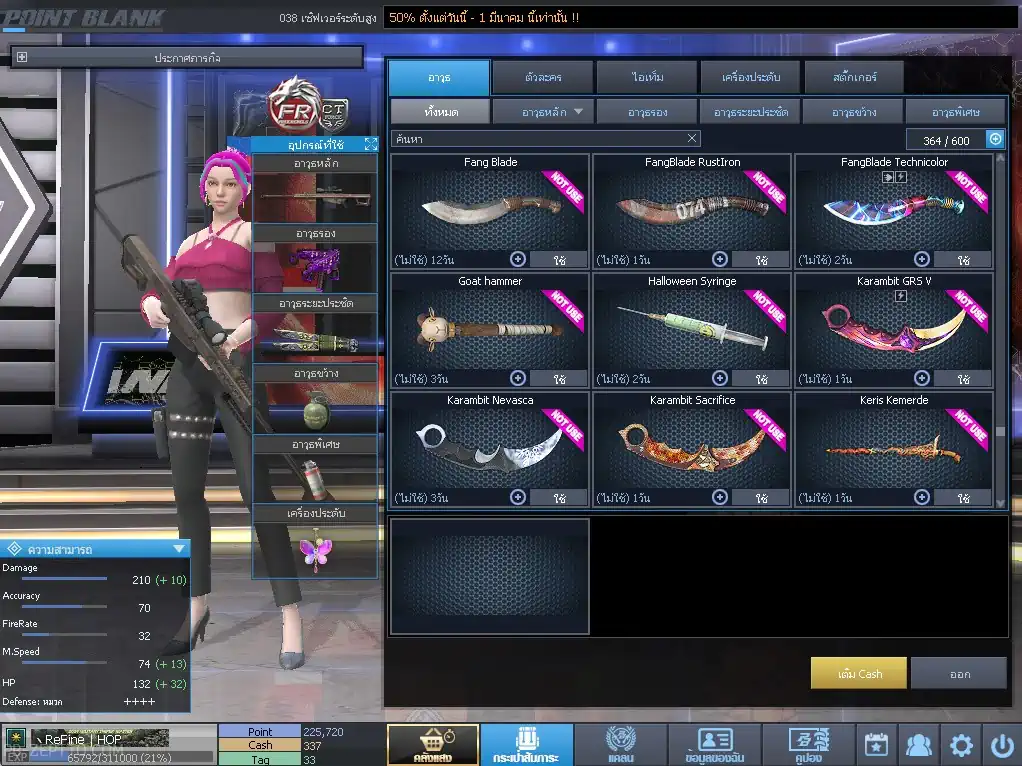Image resolution: width=1022 pixels, height=766 pixels.
Task: Expand inventory capacity with the plus button
Action: point(995,139)
